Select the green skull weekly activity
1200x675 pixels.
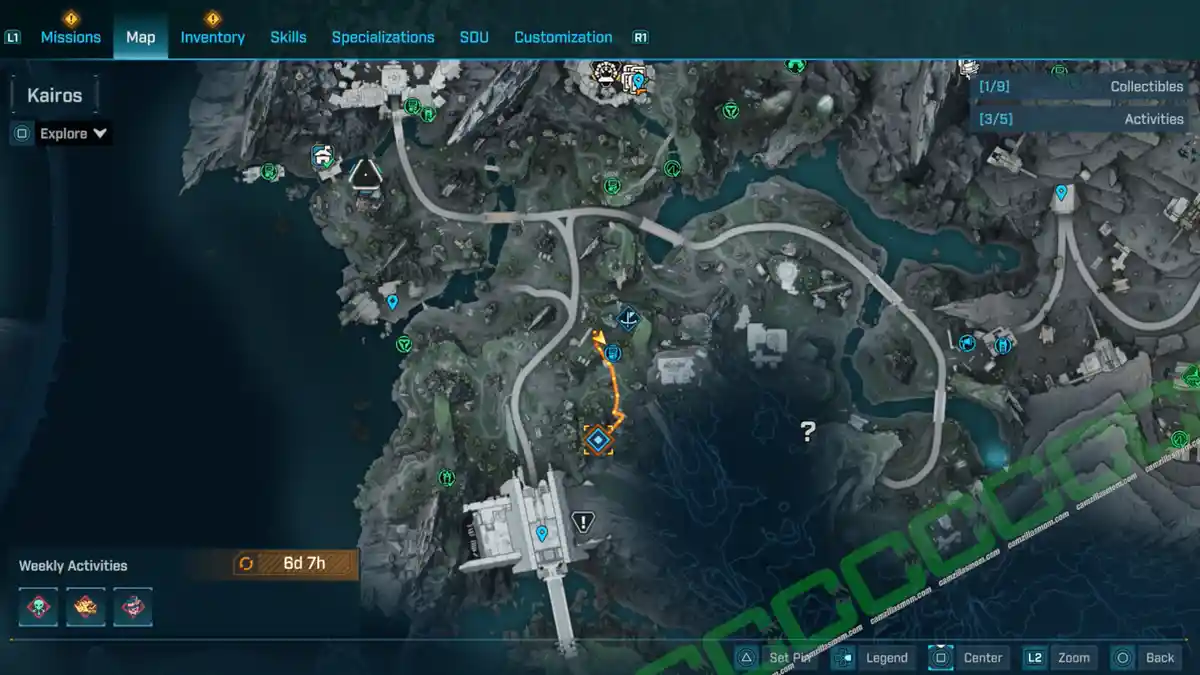pyautogui.click(x=39, y=607)
